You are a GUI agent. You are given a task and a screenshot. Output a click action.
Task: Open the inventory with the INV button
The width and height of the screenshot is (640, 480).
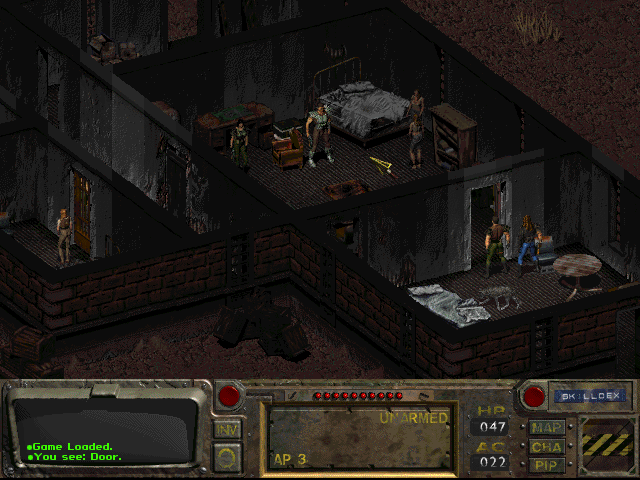click(x=227, y=429)
